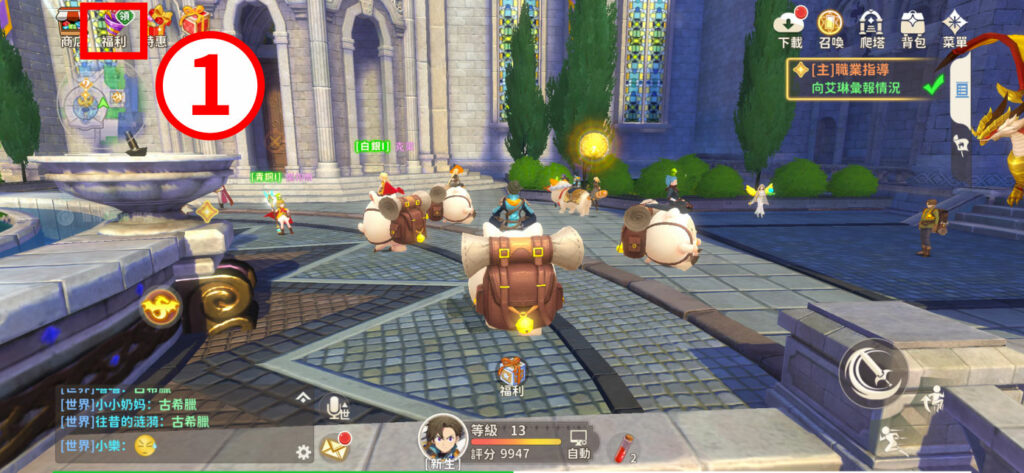
Task: Open the player portrait character sheet
Action: pos(442,438)
